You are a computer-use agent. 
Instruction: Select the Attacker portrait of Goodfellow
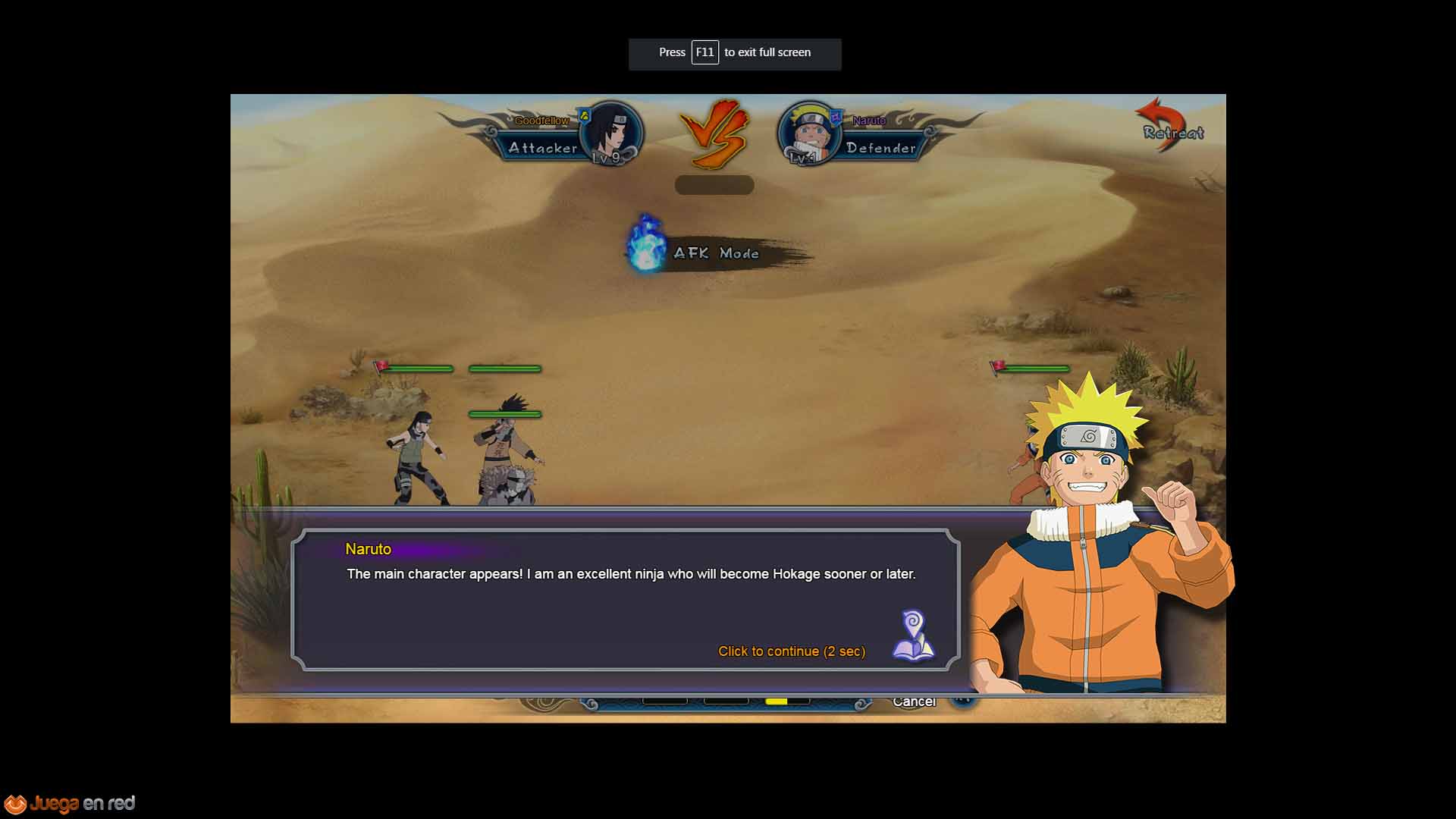click(x=611, y=133)
